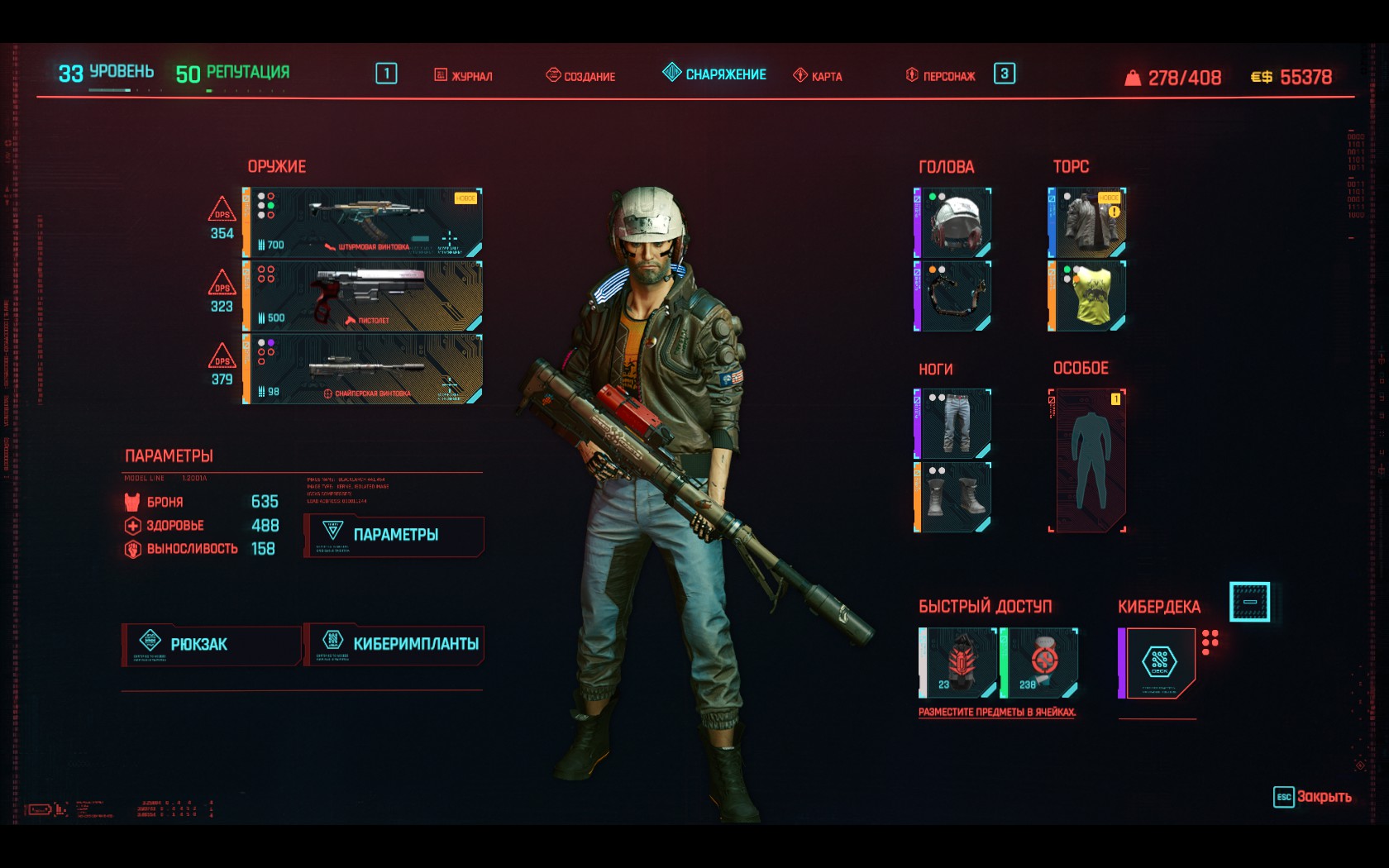Open the Особое special outfit slot
The image size is (1389, 868).
tap(1087, 460)
